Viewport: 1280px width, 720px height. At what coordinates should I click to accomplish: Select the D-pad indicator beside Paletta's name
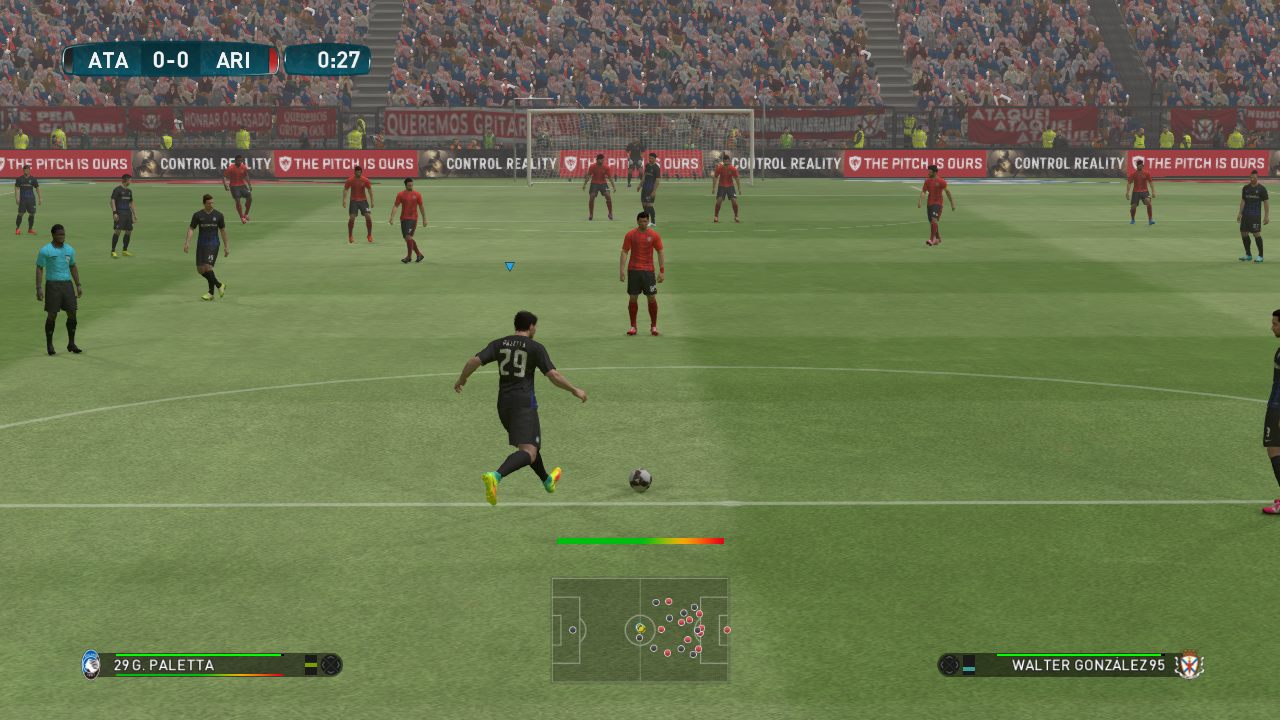pos(331,663)
